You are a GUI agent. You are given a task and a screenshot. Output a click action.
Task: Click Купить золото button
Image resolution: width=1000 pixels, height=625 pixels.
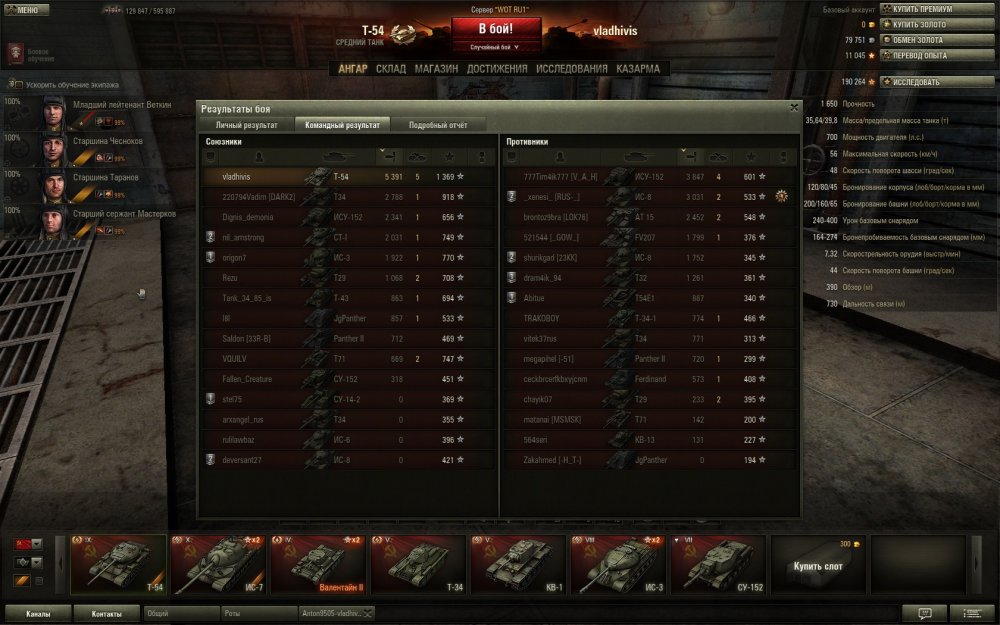click(922, 24)
